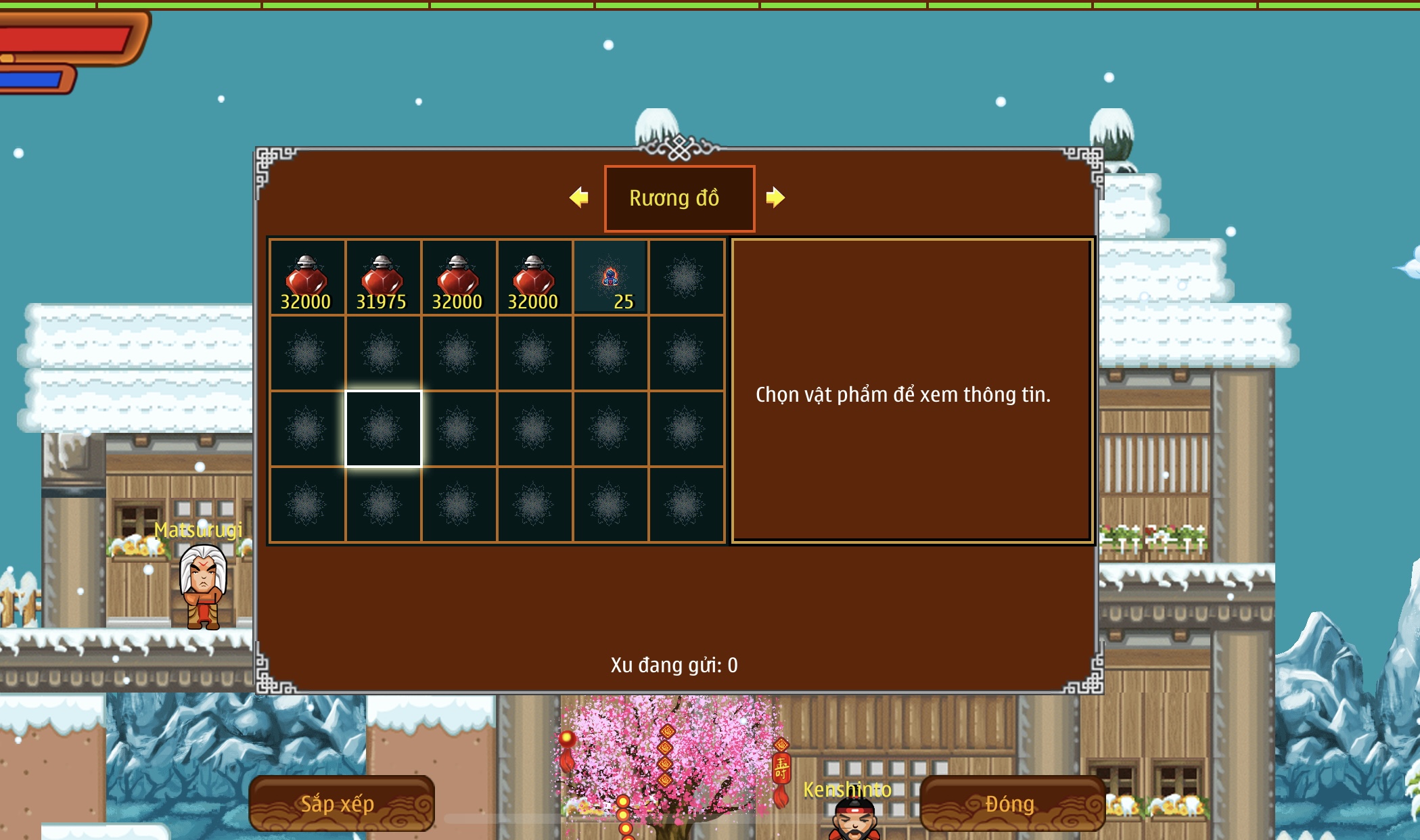
Task: Click the white-highlighted empty chest slot
Action: coord(383,429)
